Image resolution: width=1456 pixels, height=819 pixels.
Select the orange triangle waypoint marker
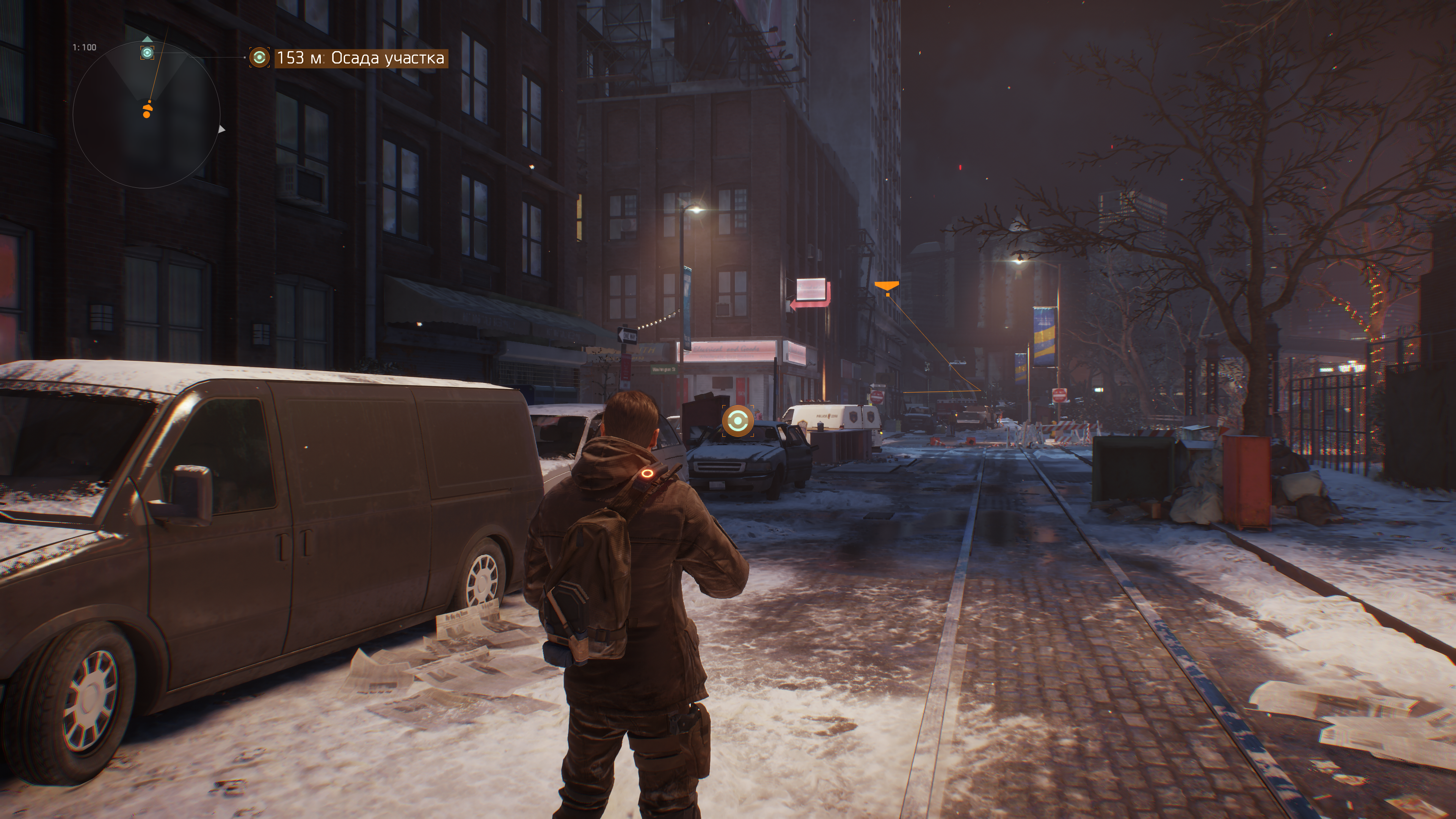click(887, 287)
